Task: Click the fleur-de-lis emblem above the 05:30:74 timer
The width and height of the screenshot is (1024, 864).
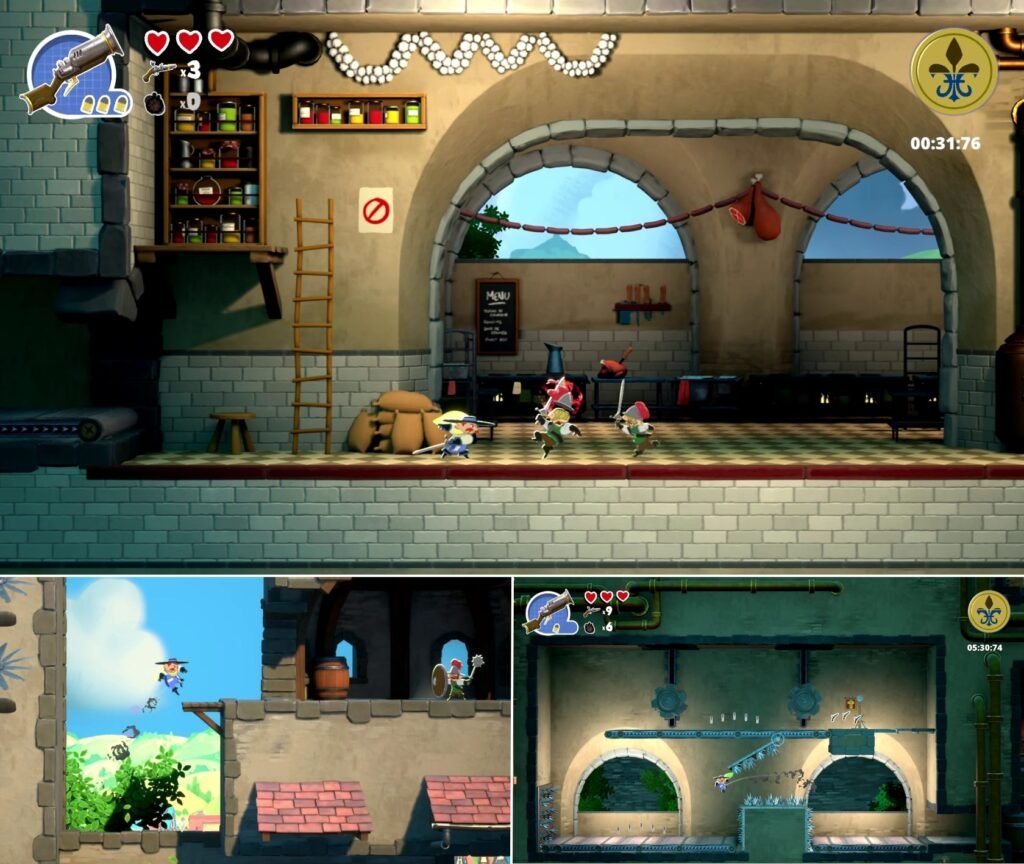Action: click(x=988, y=611)
